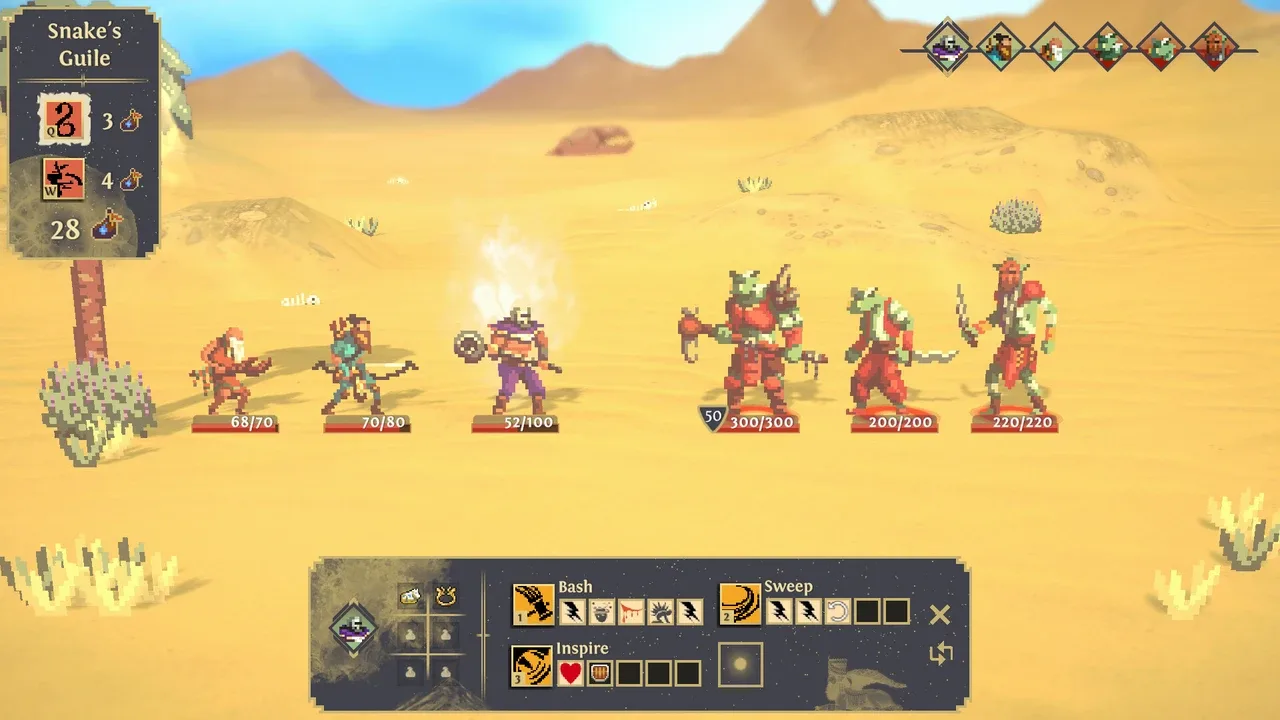Select the red-bearded enemy turn-order portrait
The width and height of the screenshot is (1280, 720).
click(1214, 46)
